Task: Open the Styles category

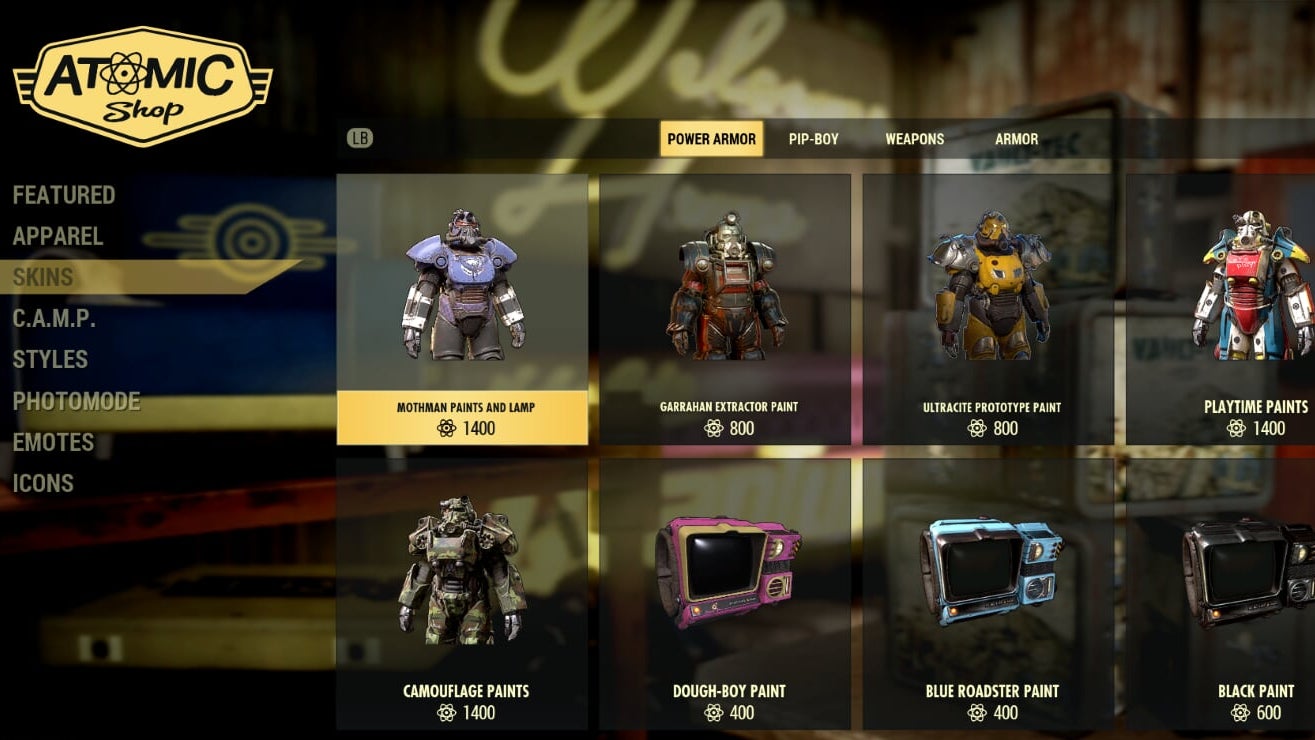Action: click(x=50, y=360)
